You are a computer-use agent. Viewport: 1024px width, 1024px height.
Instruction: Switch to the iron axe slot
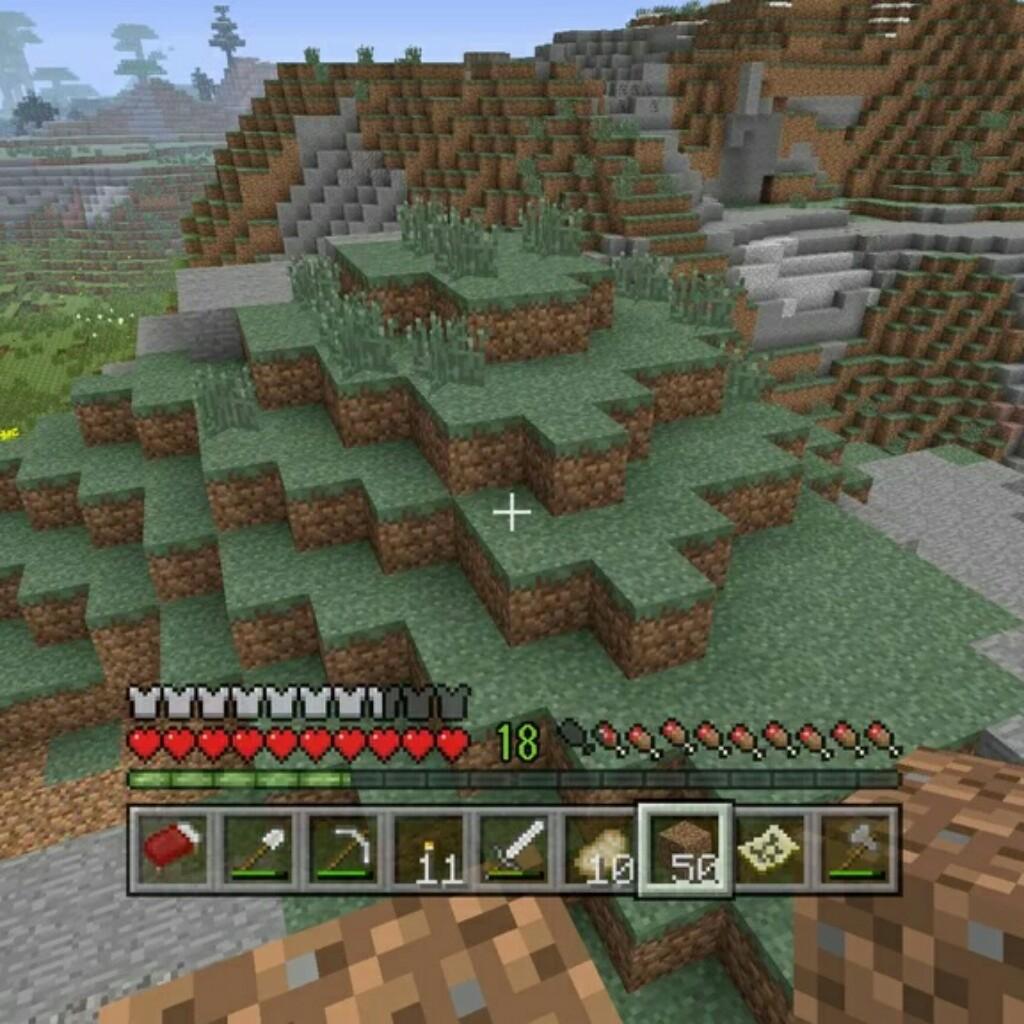point(856,850)
